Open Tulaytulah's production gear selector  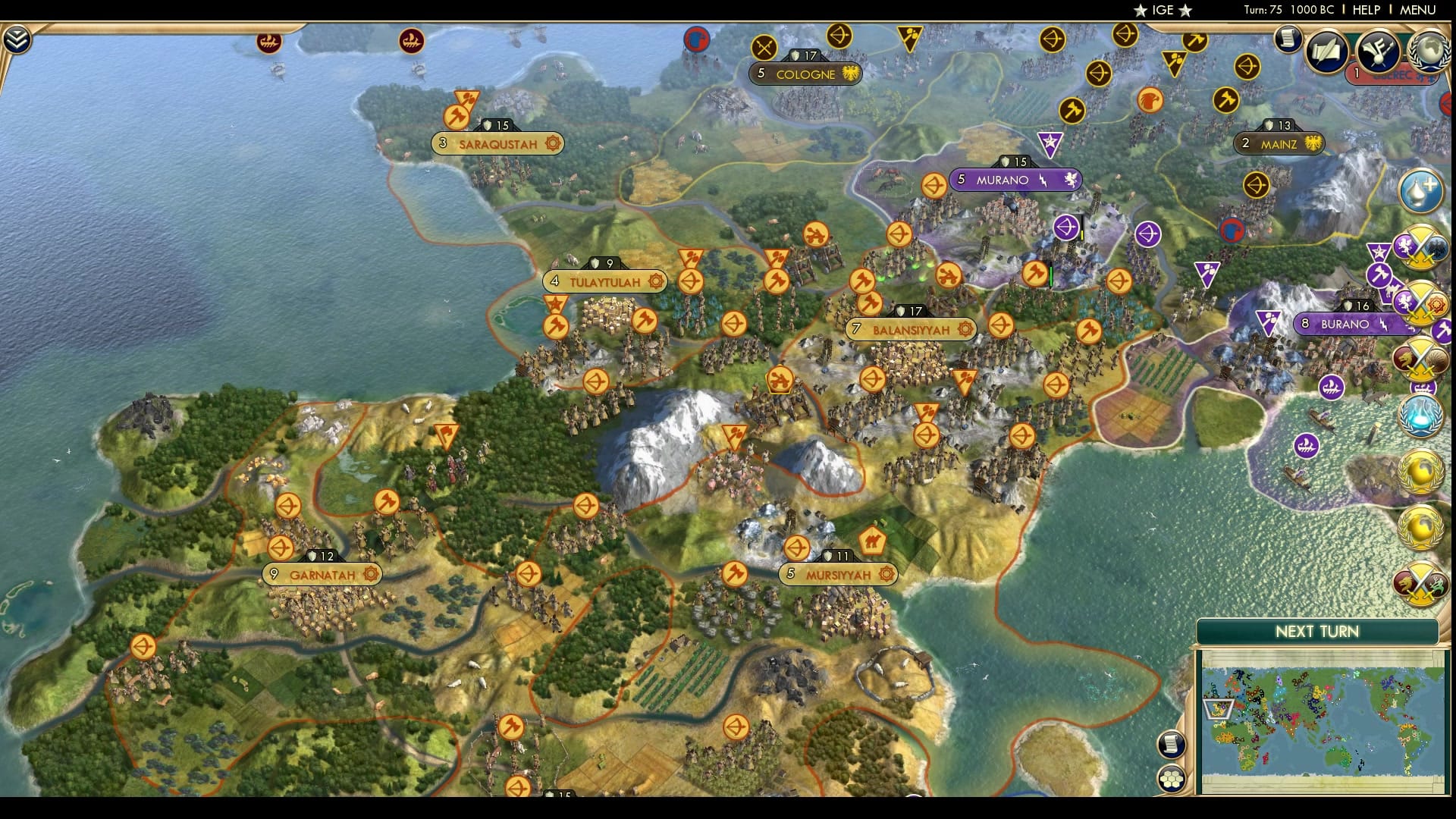point(654,282)
